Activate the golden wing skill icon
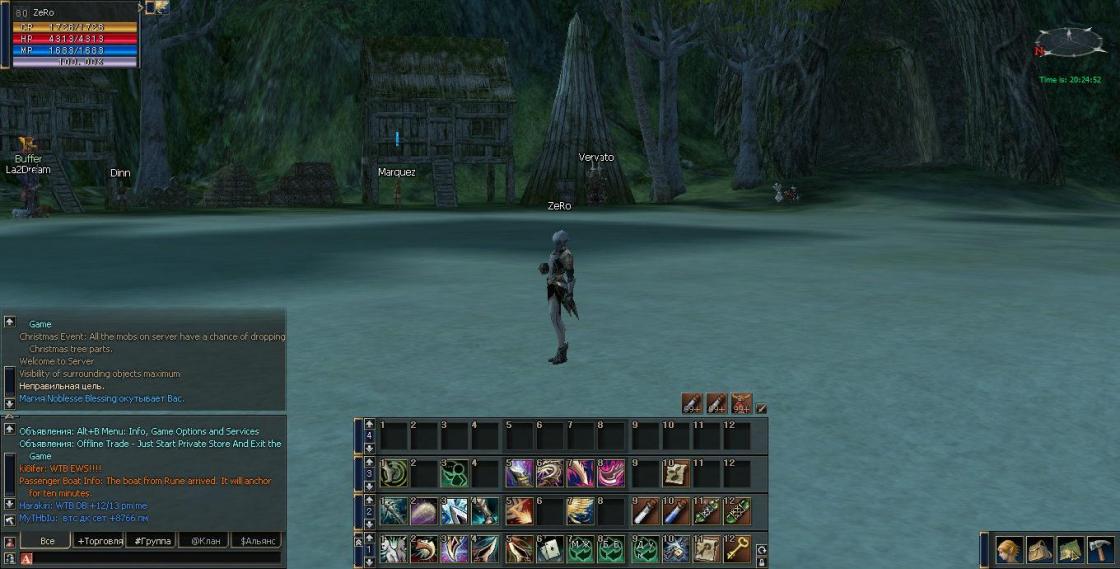 582,511
